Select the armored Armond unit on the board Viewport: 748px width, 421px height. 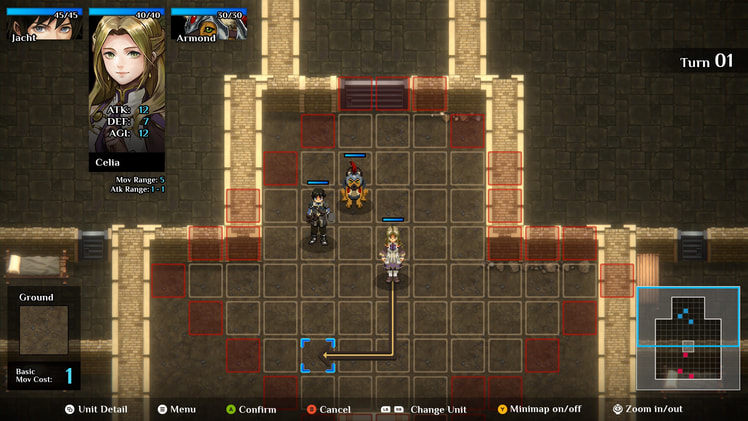tap(354, 186)
